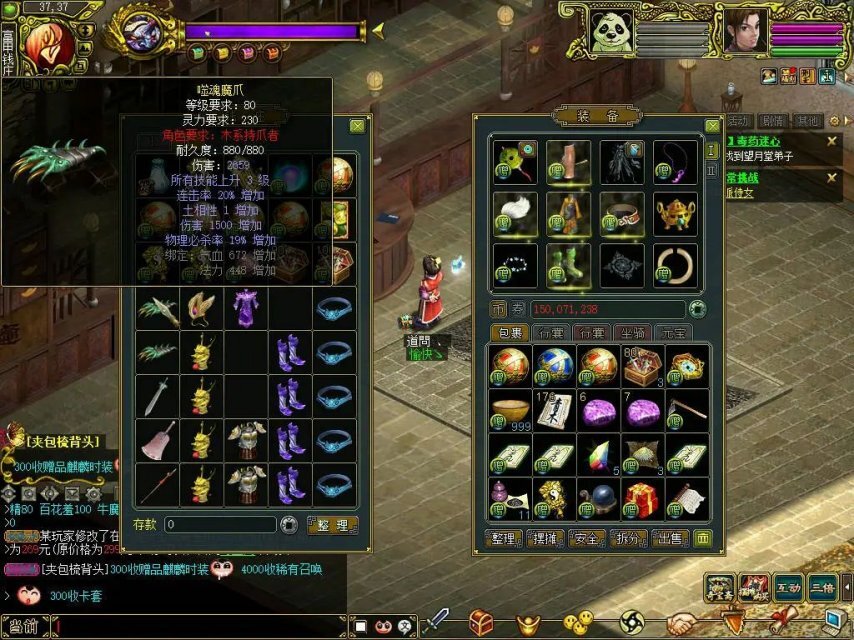Close the equipment panel
Screen dimensions: 854x640
click(712, 126)
